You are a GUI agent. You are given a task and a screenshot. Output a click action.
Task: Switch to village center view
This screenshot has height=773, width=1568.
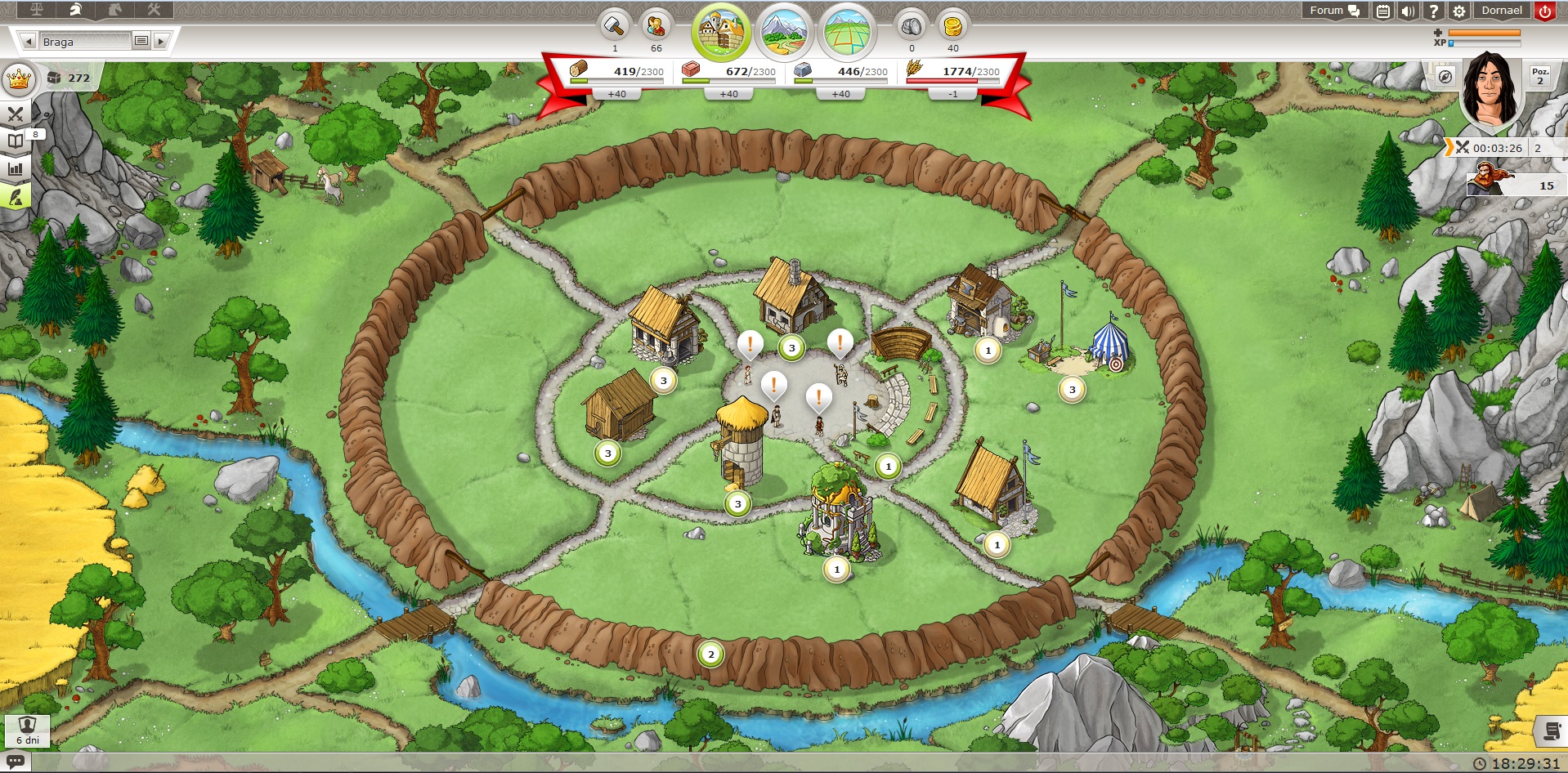coord(720,30)
